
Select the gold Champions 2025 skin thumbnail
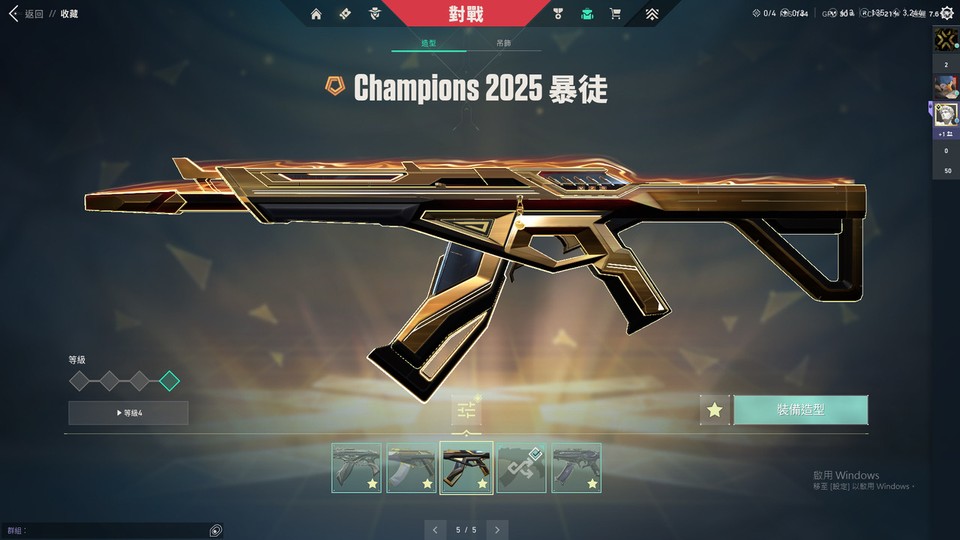click(466, 468)
